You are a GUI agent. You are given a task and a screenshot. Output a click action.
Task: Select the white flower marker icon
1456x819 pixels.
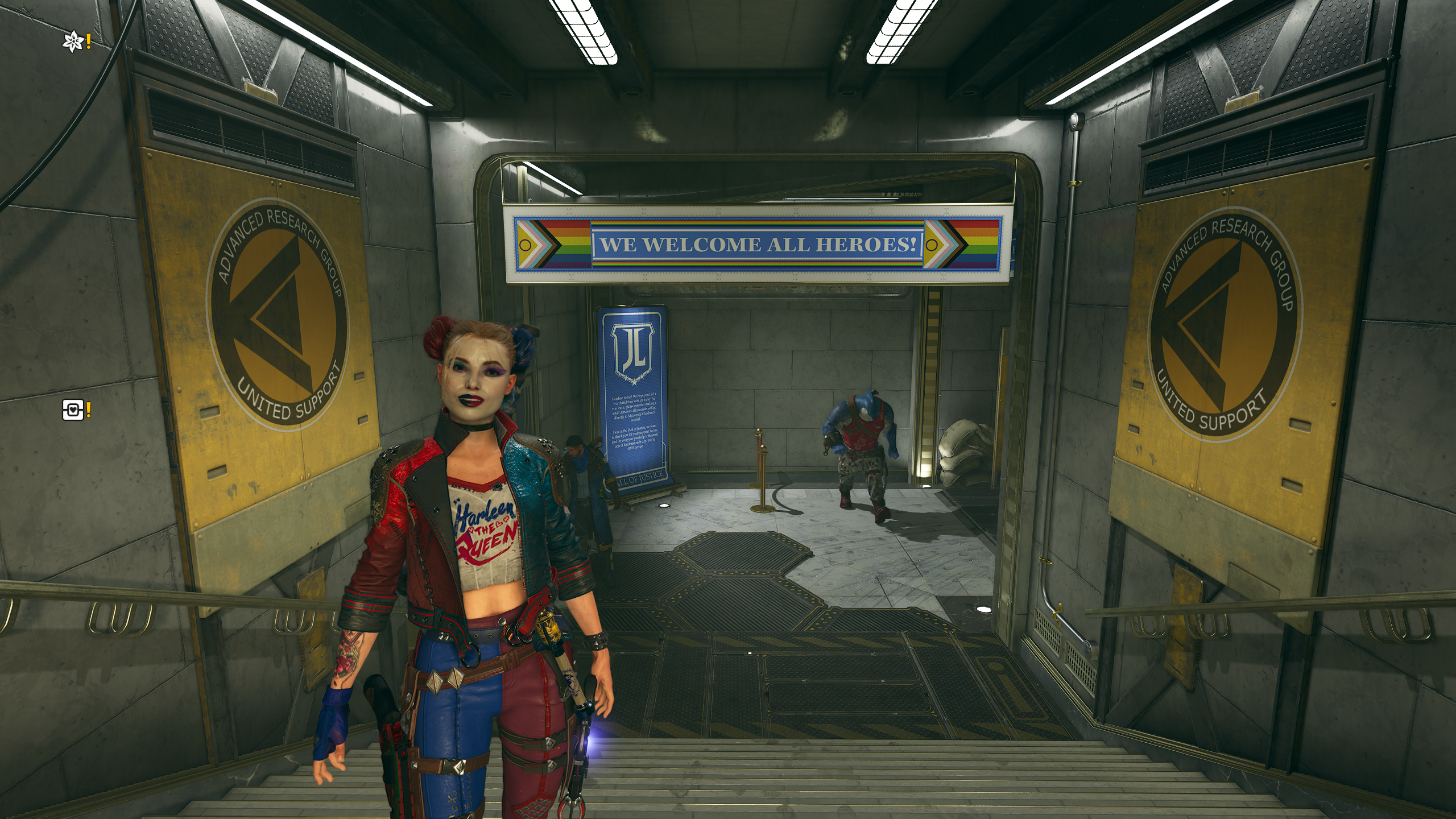pyautogui.click(x=73, y=42)
